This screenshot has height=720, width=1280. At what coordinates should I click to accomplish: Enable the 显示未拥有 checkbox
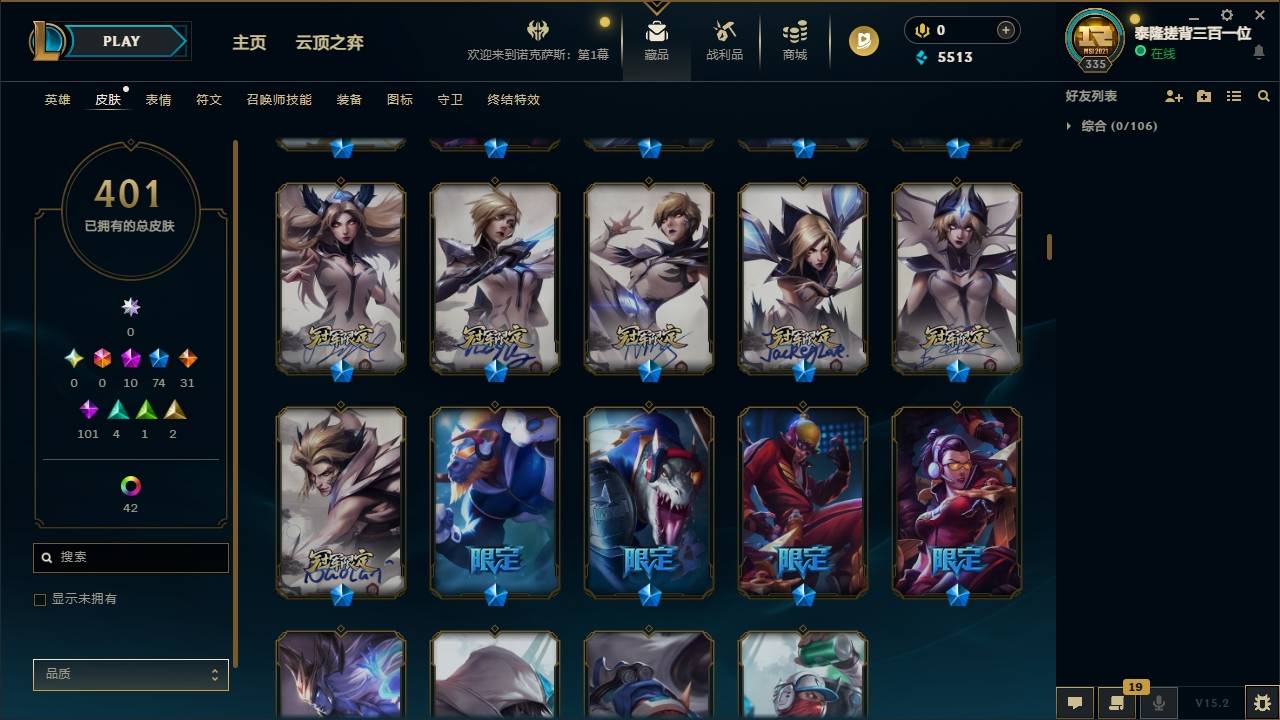coord(39,600)
